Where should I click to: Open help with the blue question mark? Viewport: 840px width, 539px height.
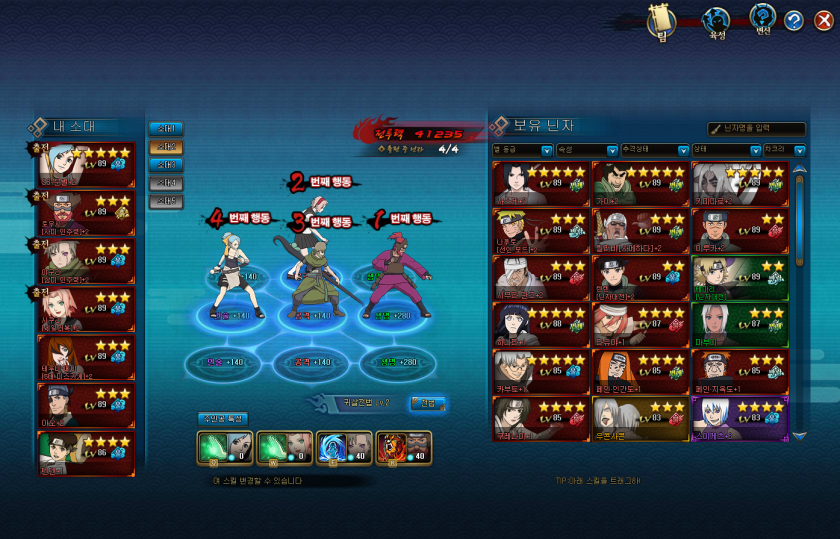[793, 21]
